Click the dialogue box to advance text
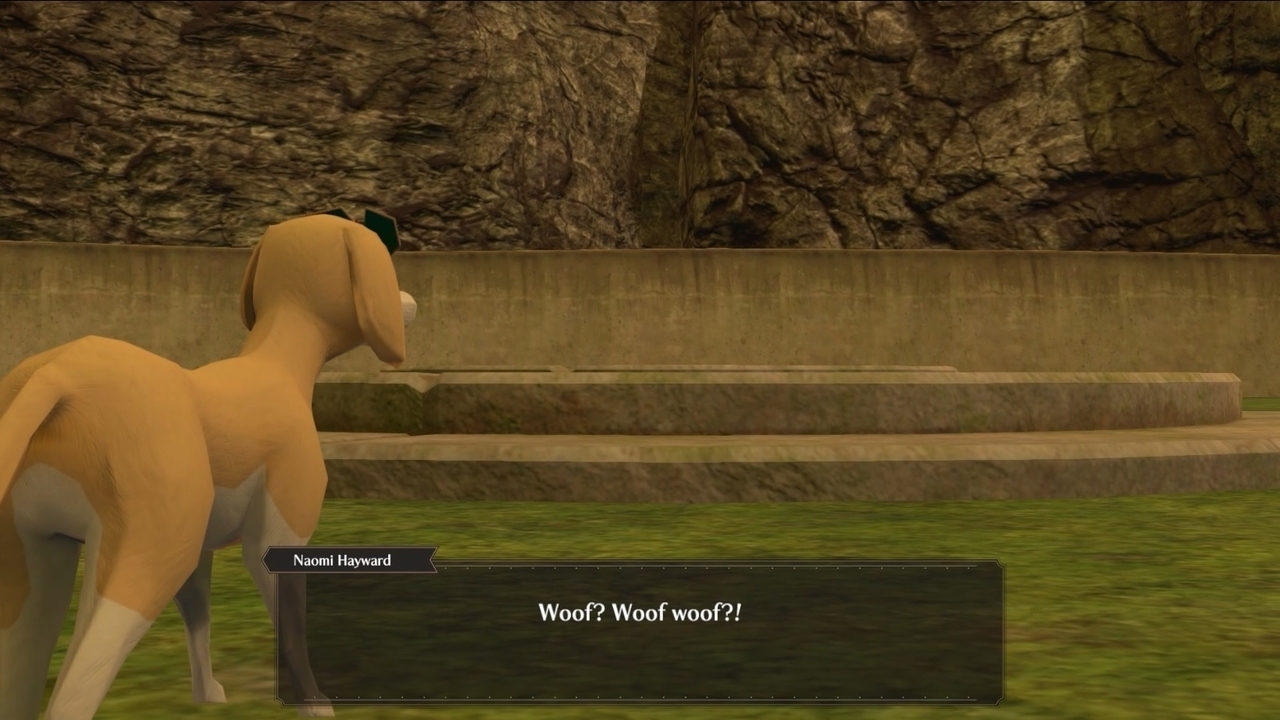 (x=640, y=640)
